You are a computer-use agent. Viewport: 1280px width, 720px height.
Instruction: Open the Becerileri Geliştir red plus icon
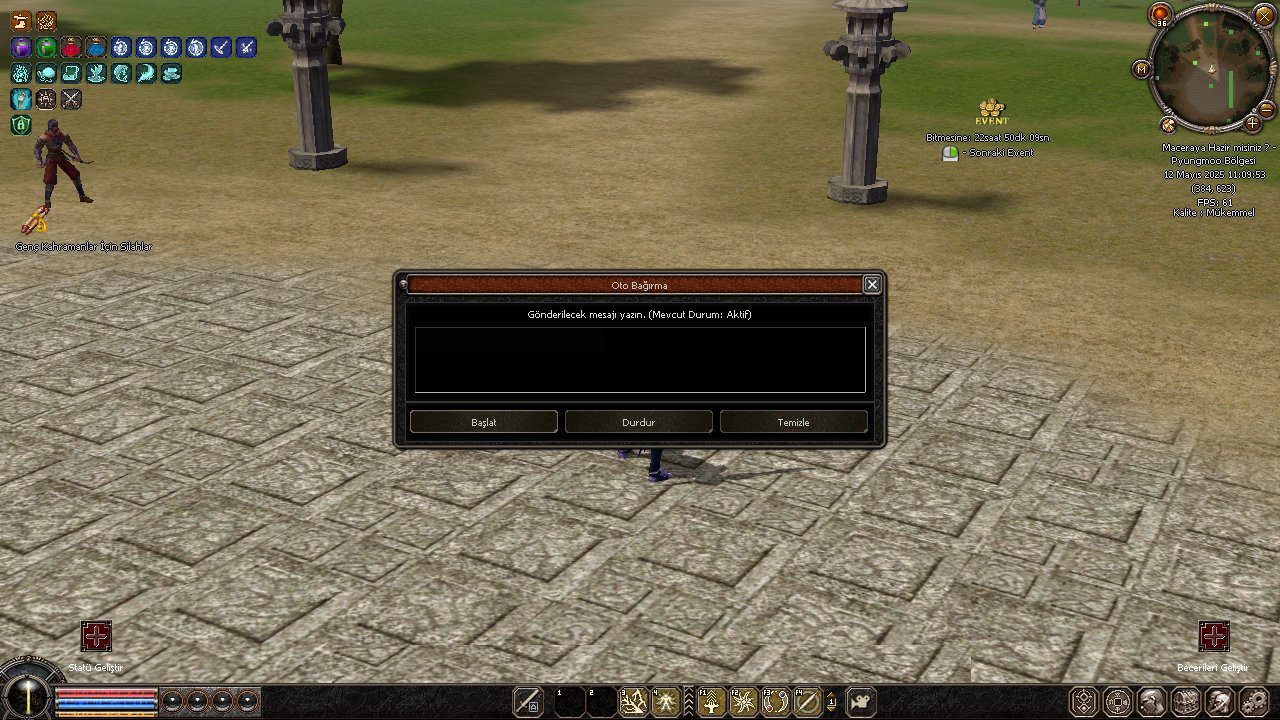1213,637
